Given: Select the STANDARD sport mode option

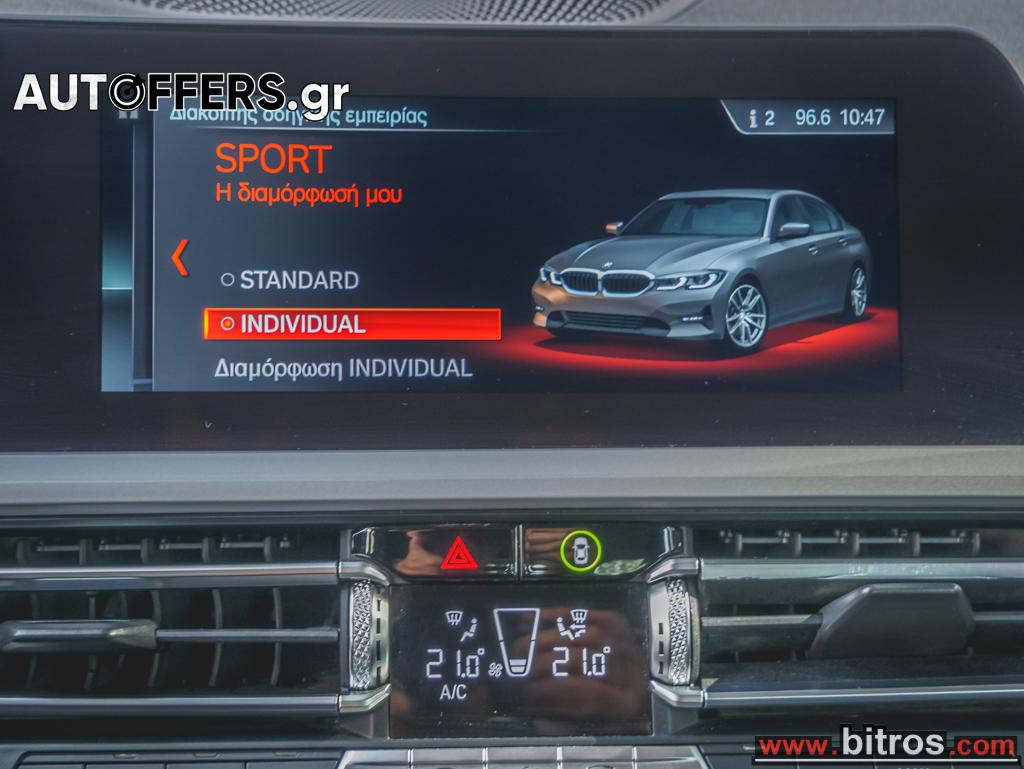Looking at the screenshot, I should click(290, 280).
